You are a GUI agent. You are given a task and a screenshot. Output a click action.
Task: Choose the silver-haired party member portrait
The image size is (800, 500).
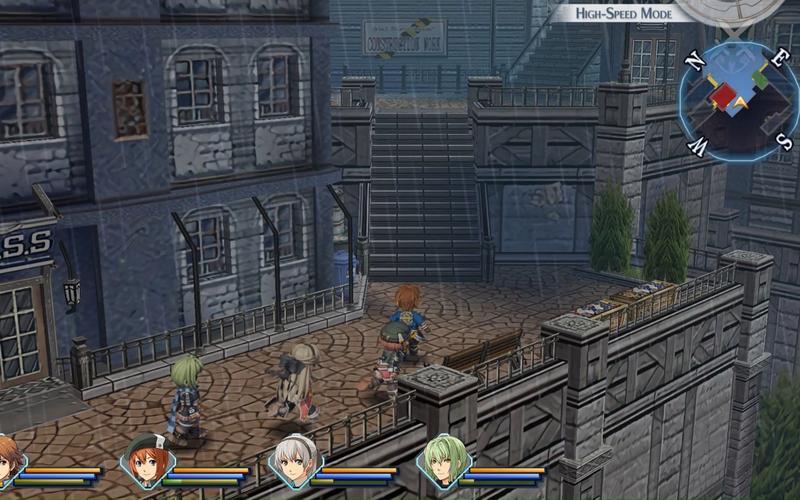[296, 462]
